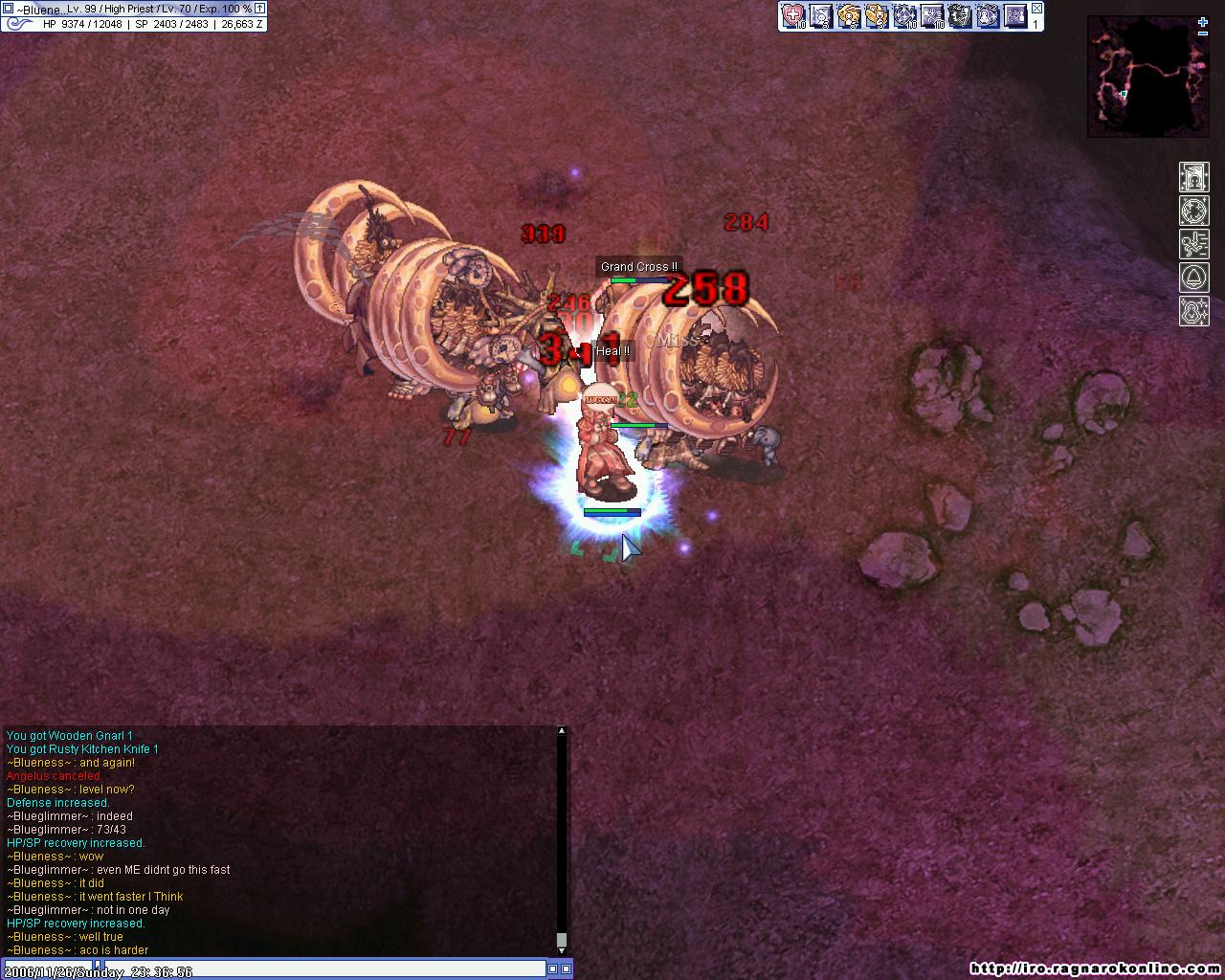The width and height of the screenshot is (1225, 980).
Task: Zoom out the minimap with the minus button
Action: pyautogui.click(x=1203, y=33)
